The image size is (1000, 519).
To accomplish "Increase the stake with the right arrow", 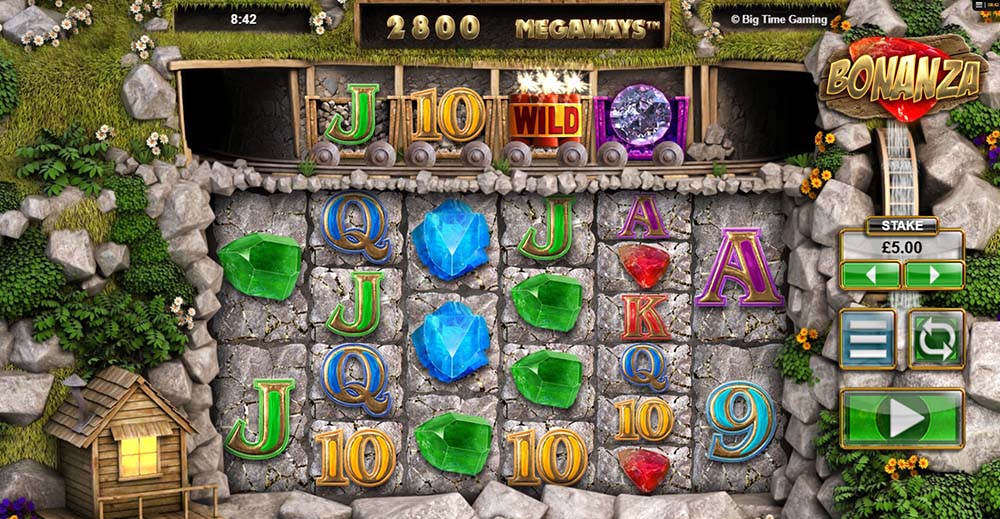I will tap(933, 275).
